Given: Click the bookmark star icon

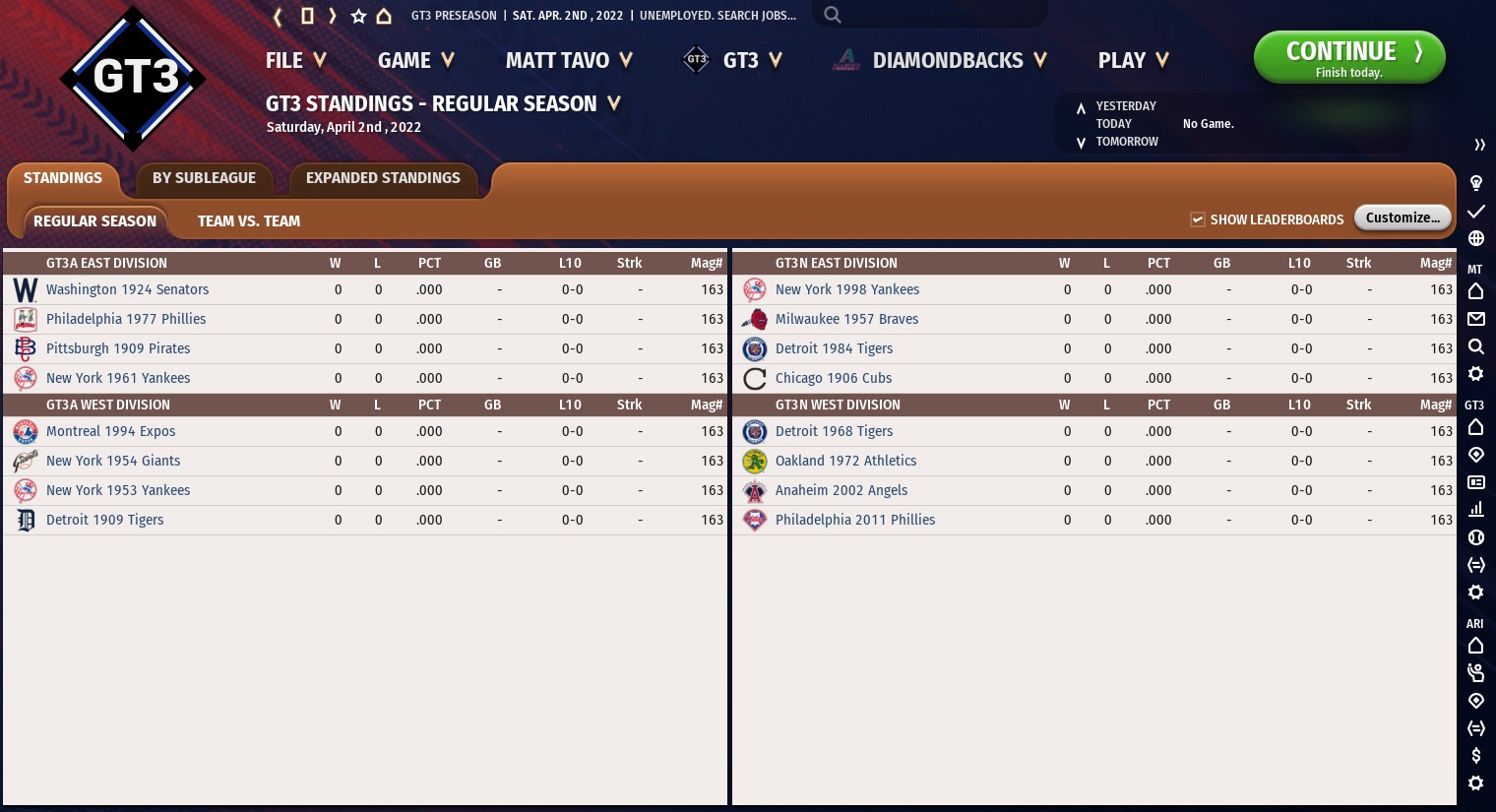Looking at the screenshot, I should 358,16.
